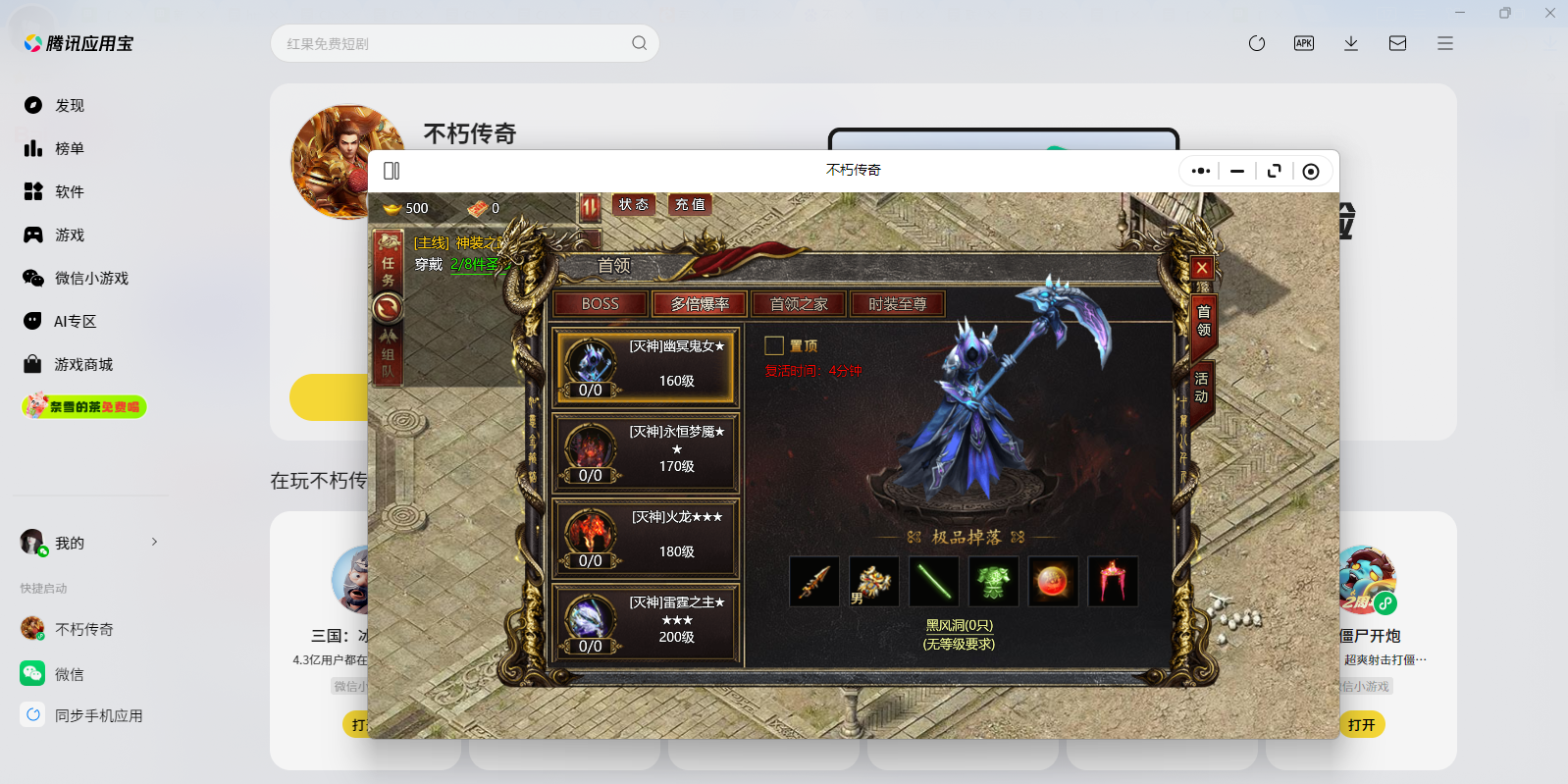Click the green armor drop item icon
This screenshot has height=784, width=1568.
point(993,581)
